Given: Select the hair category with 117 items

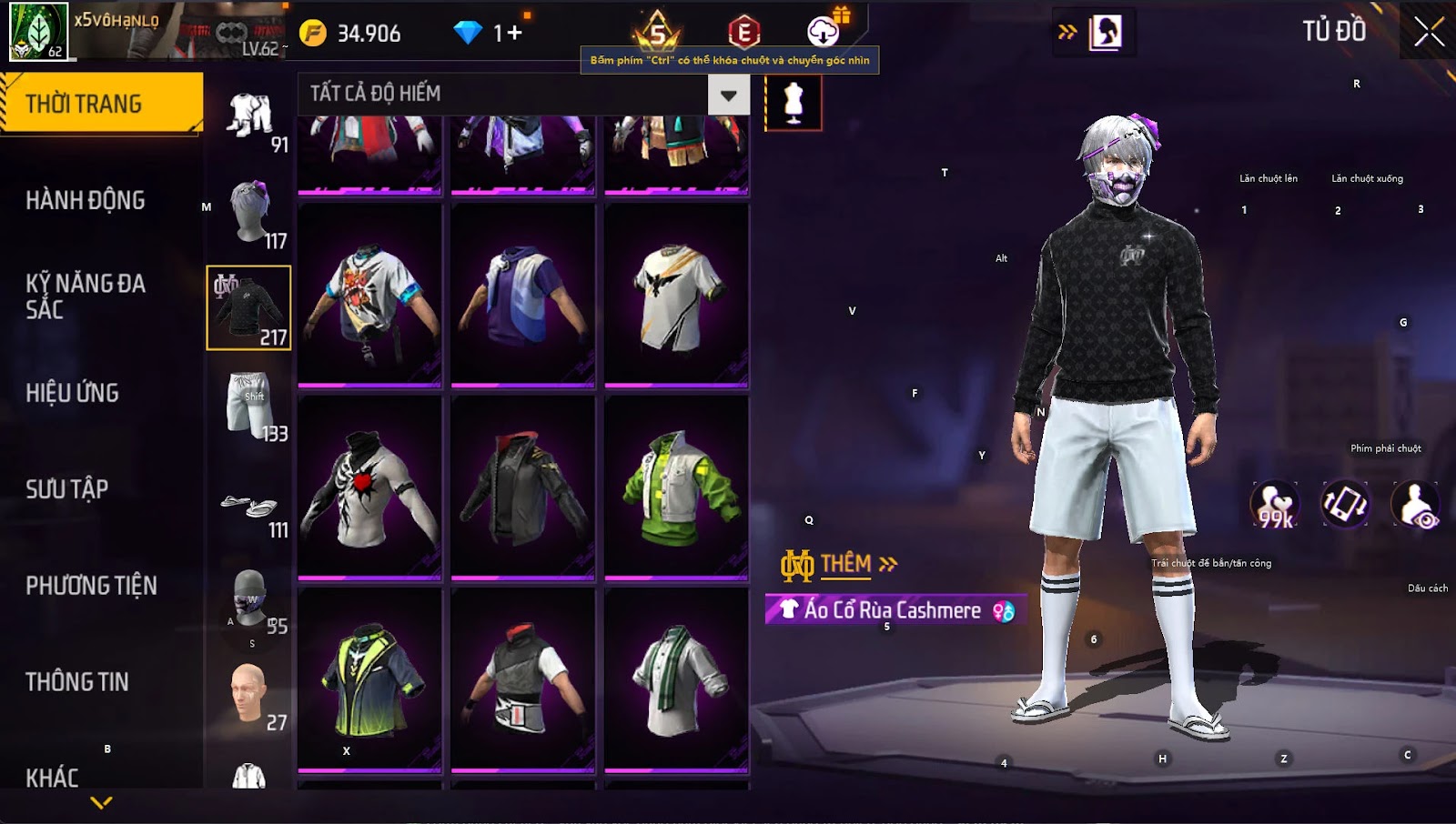Looking at the screenshot, I should [248, 212].
